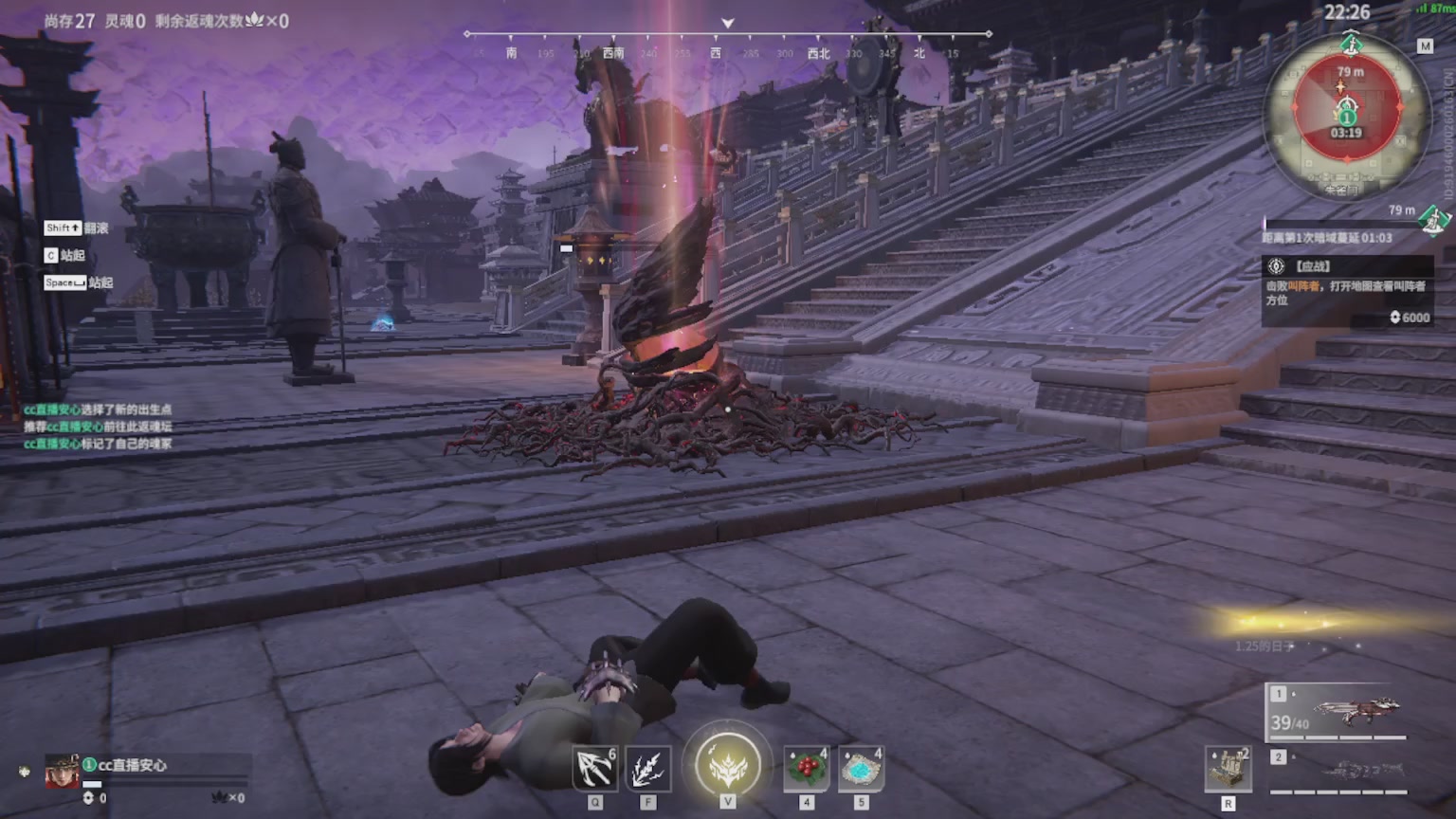Use the red berries healing item
Viewport: 1456px width, 819px height.
(807, 767)
